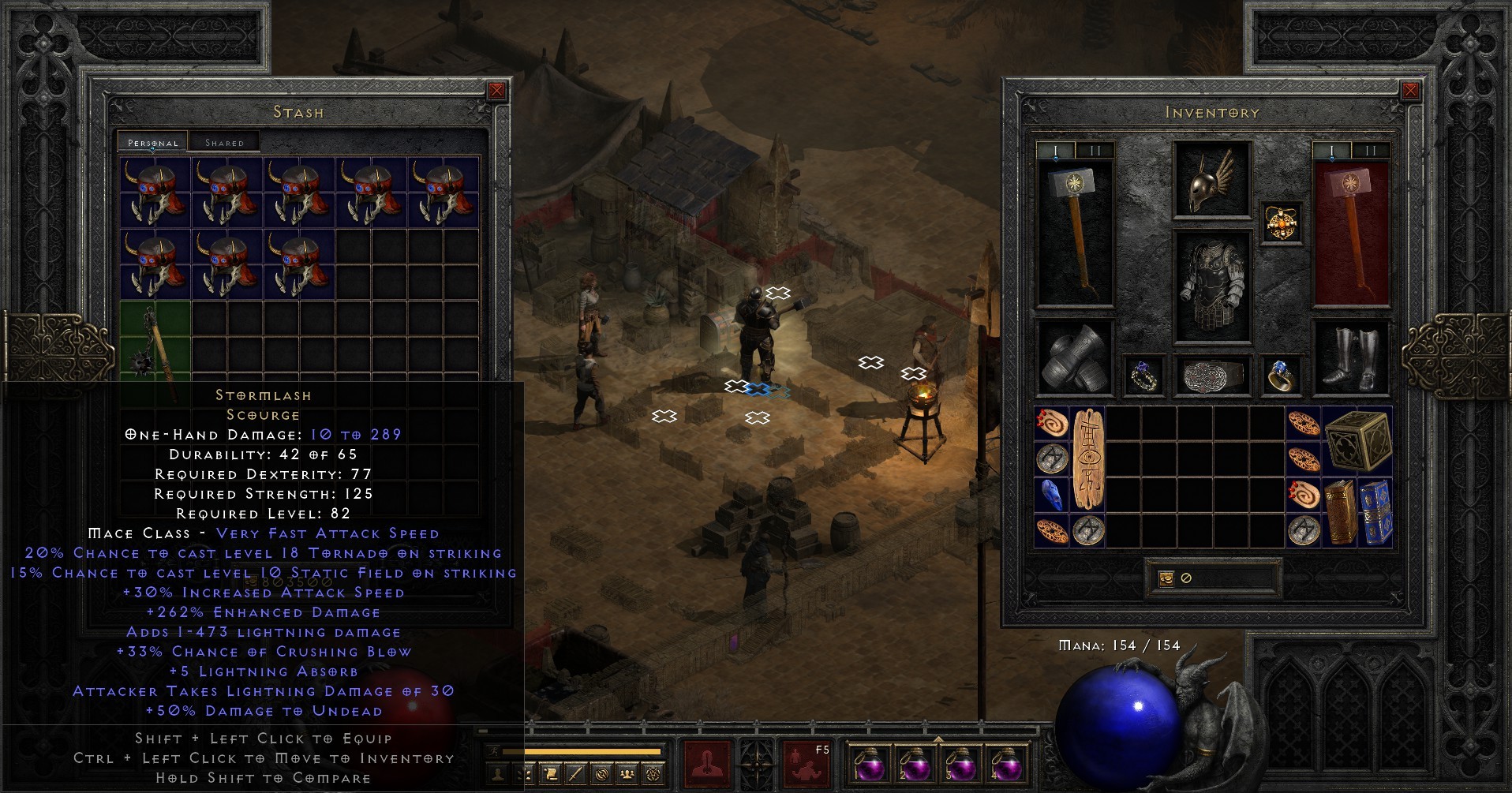
Task: Select the Horadric Cube in the inventory
Action: 1360,442
